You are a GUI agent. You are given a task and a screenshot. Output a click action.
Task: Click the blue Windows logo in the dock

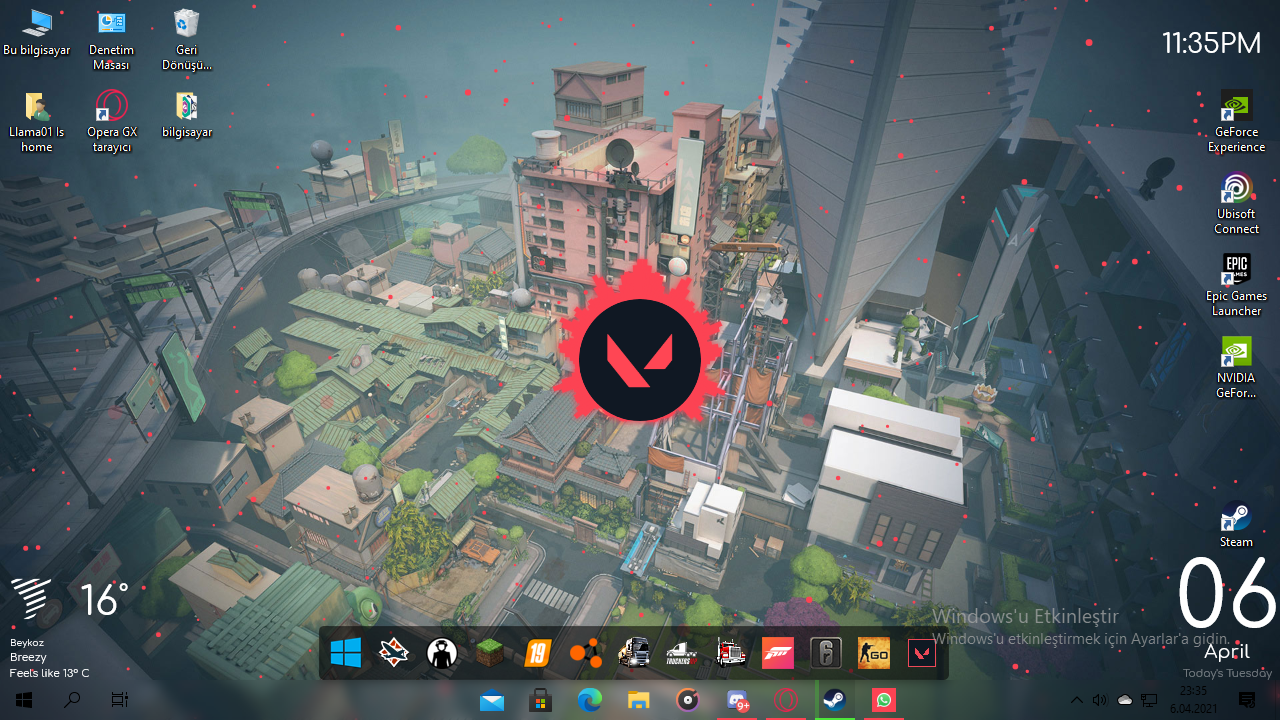(346, 654)
